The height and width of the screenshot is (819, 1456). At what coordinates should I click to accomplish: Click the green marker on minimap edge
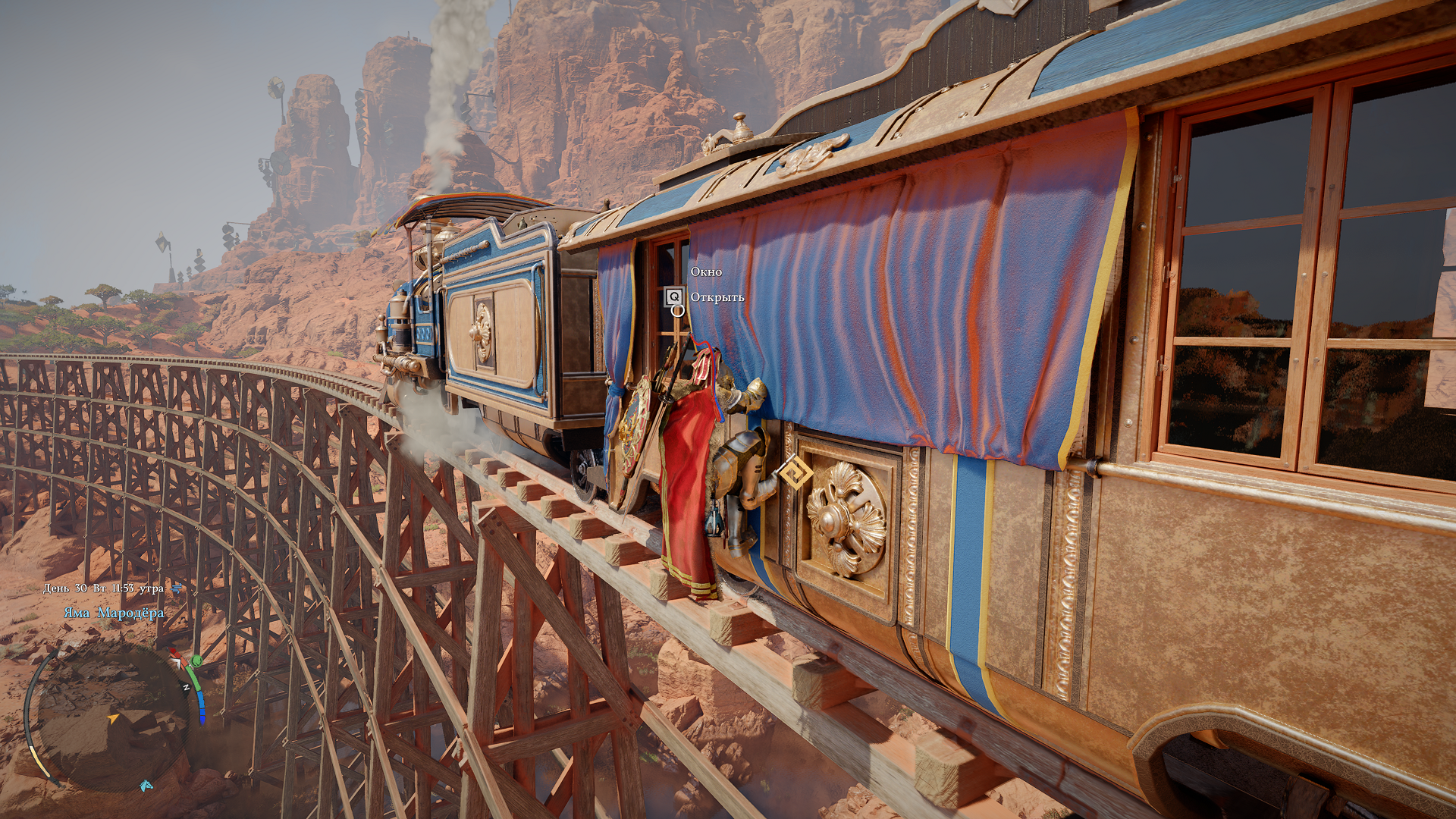point(196,661)
